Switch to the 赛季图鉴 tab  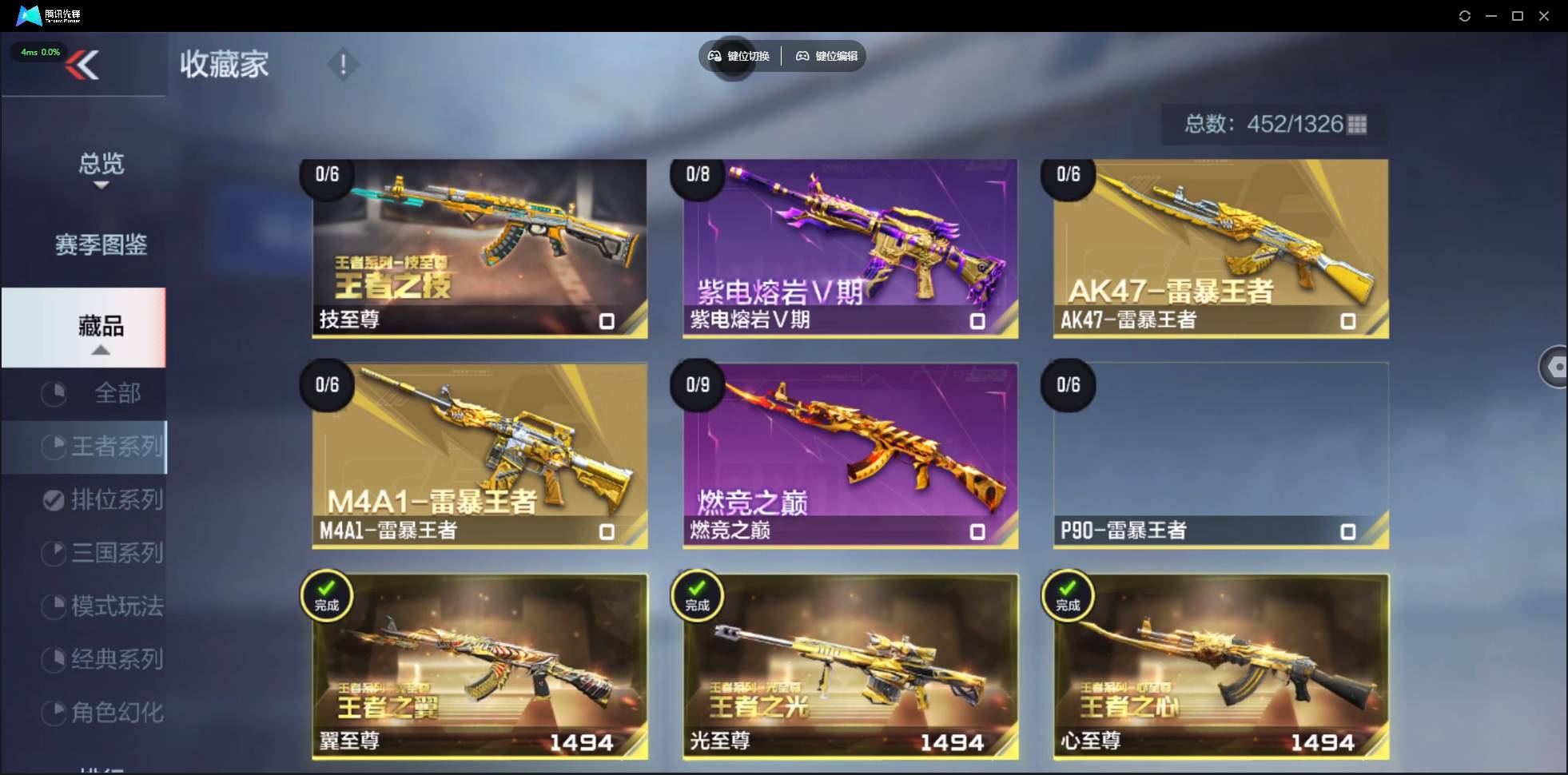[101, 245]
